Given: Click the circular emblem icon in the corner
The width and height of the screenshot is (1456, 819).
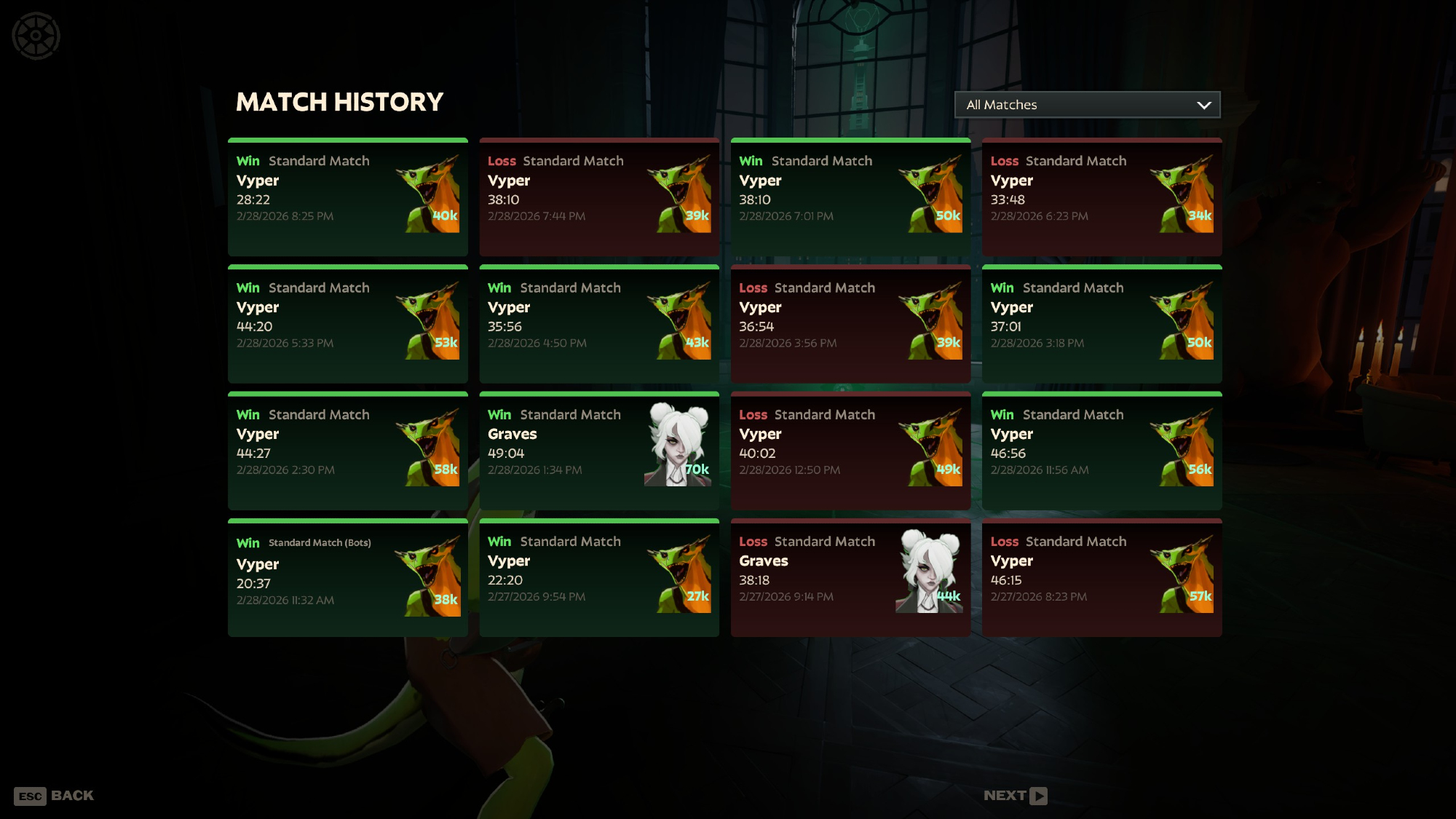Looking at the screenshot, I should point(36,36).
